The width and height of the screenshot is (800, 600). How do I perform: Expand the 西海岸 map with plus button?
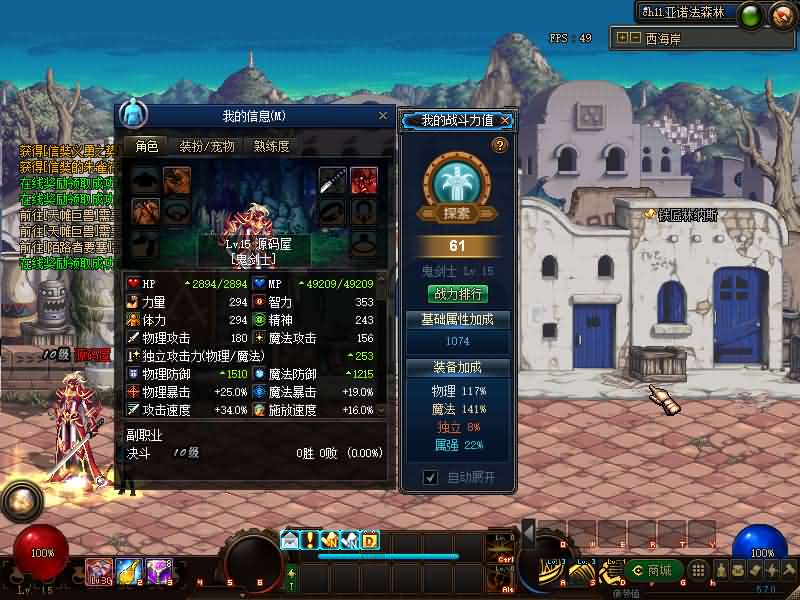tap(622, 38)
